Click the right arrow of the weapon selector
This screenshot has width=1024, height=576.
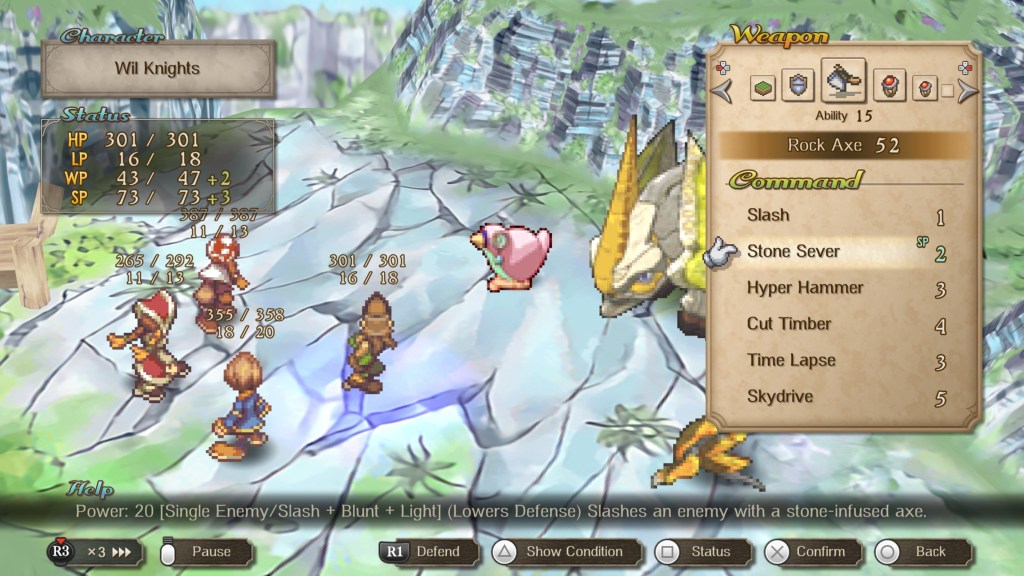pyautogui.click(x=966, y=90)
